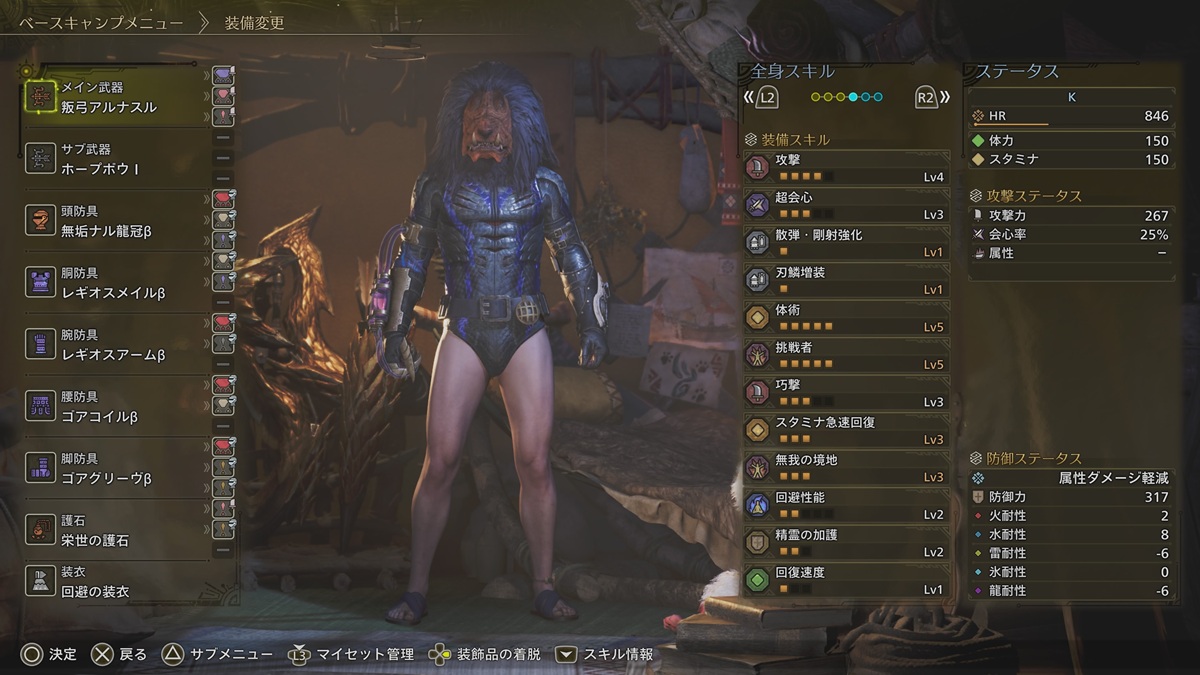Choose chest armor レギオスメイルβ
1200x675 pixels.
click(115, 283)
